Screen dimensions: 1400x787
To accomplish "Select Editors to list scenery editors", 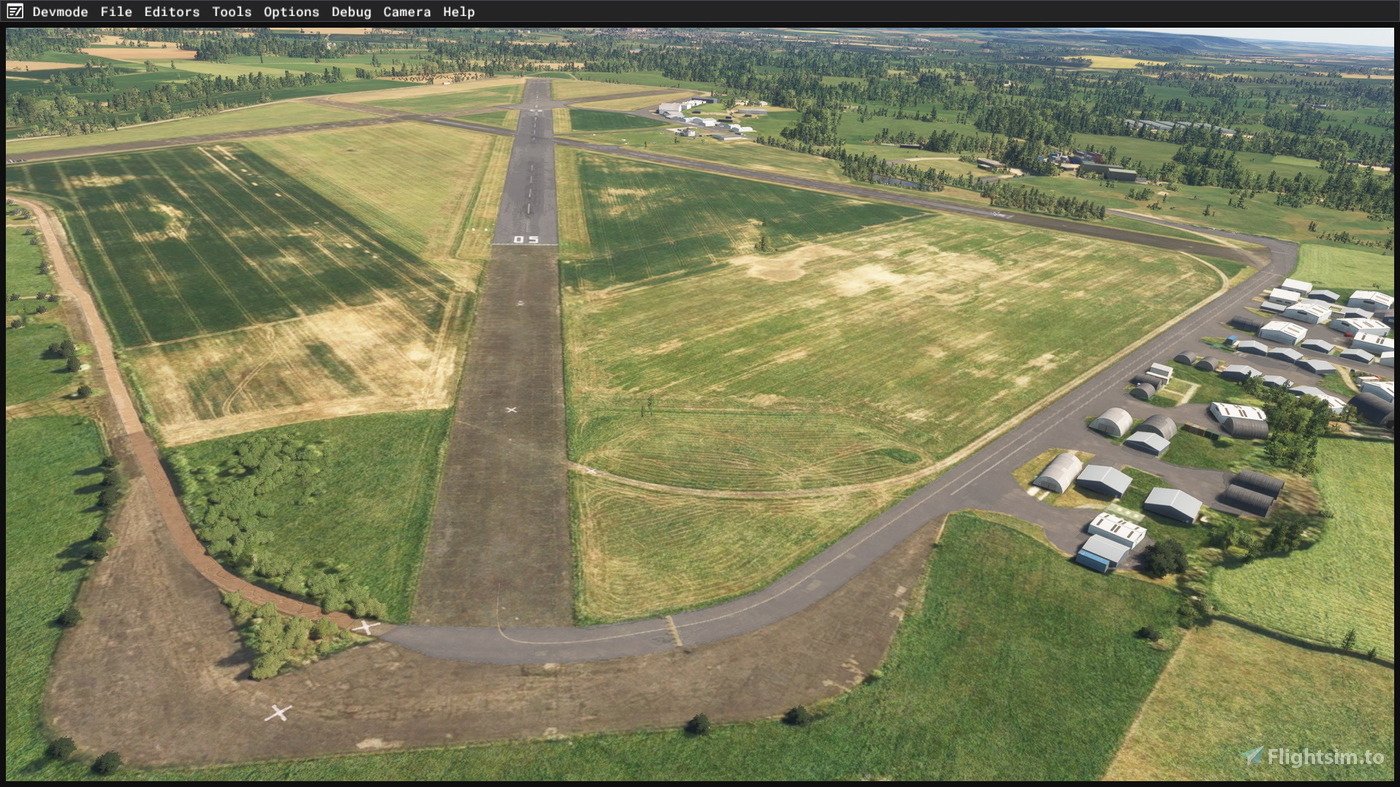I will 171,12.
